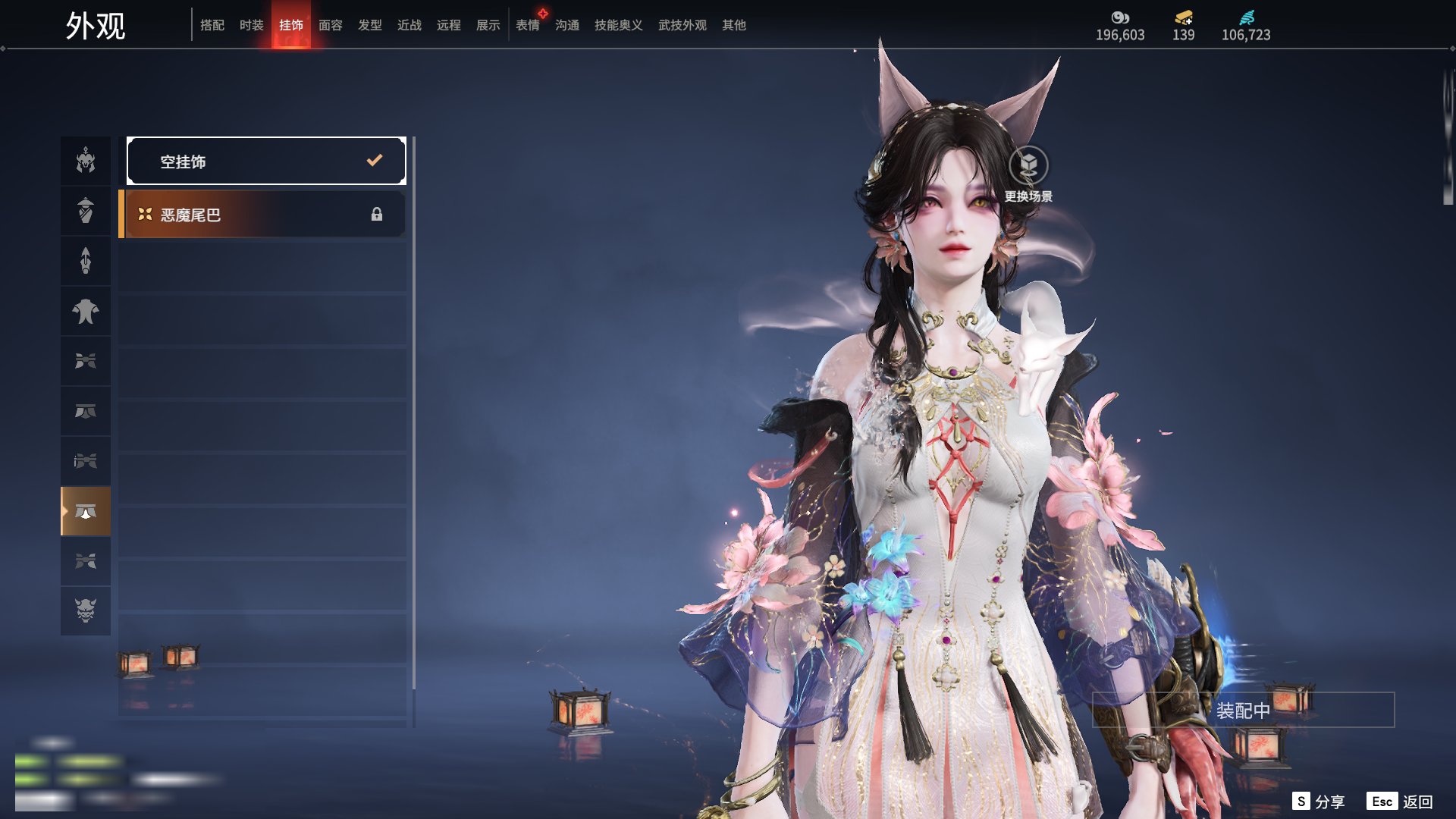Open the 其他 other tab
1456x819 pixels.
tap(734, 25)
